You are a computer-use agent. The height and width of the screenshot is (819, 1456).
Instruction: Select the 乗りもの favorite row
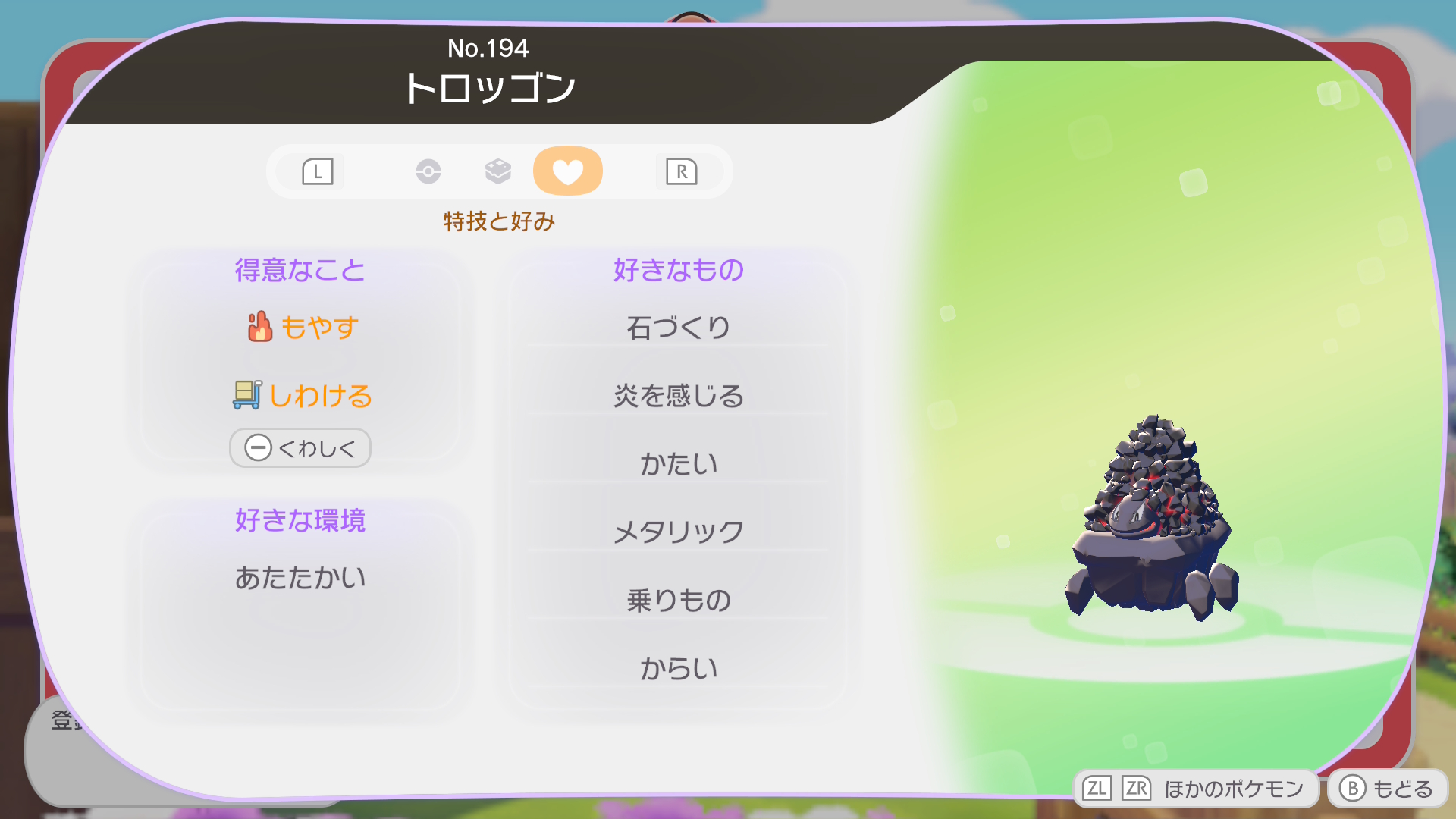[678, 601]
